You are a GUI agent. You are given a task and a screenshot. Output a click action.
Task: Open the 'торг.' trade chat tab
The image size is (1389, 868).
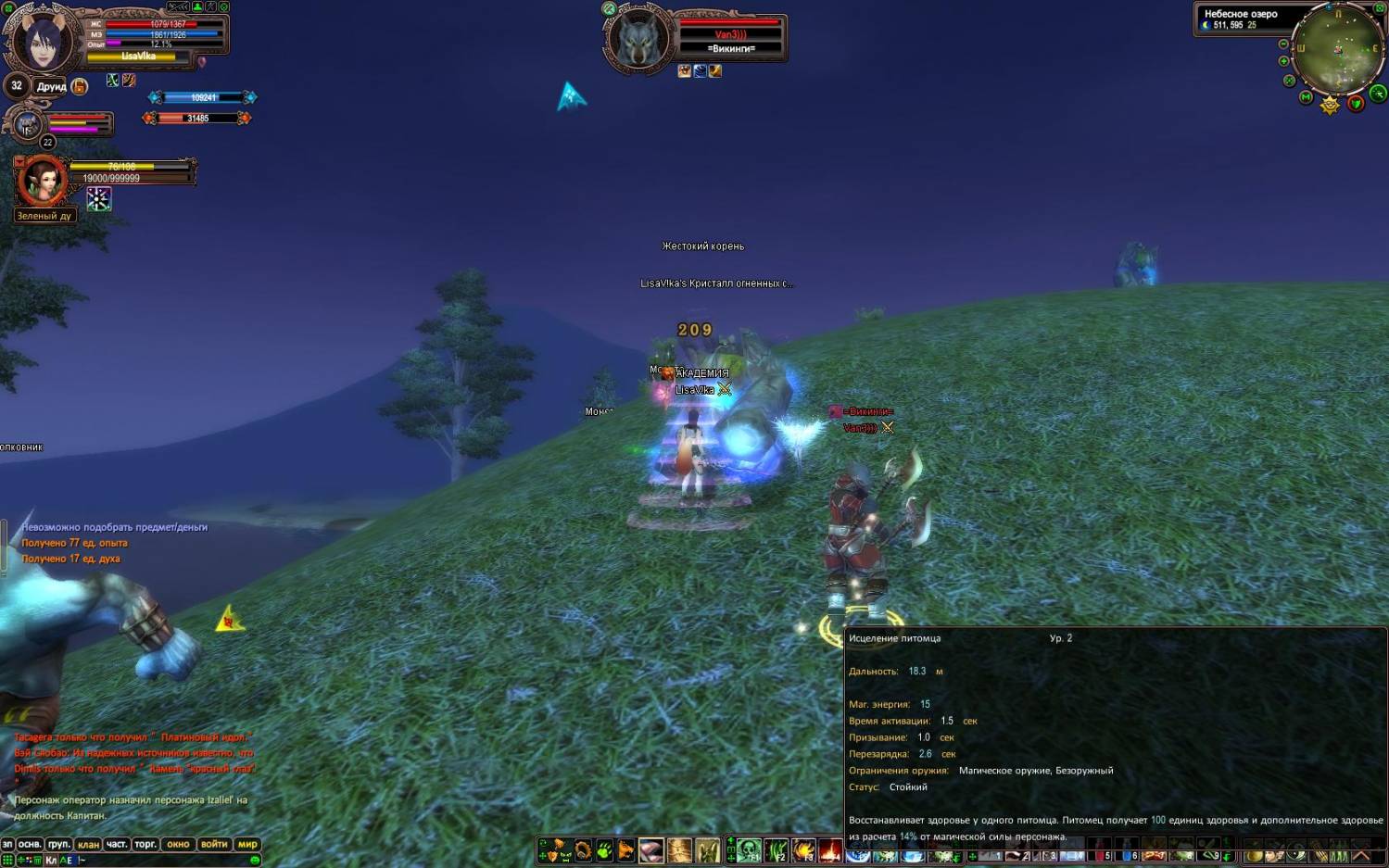[145, 844]
